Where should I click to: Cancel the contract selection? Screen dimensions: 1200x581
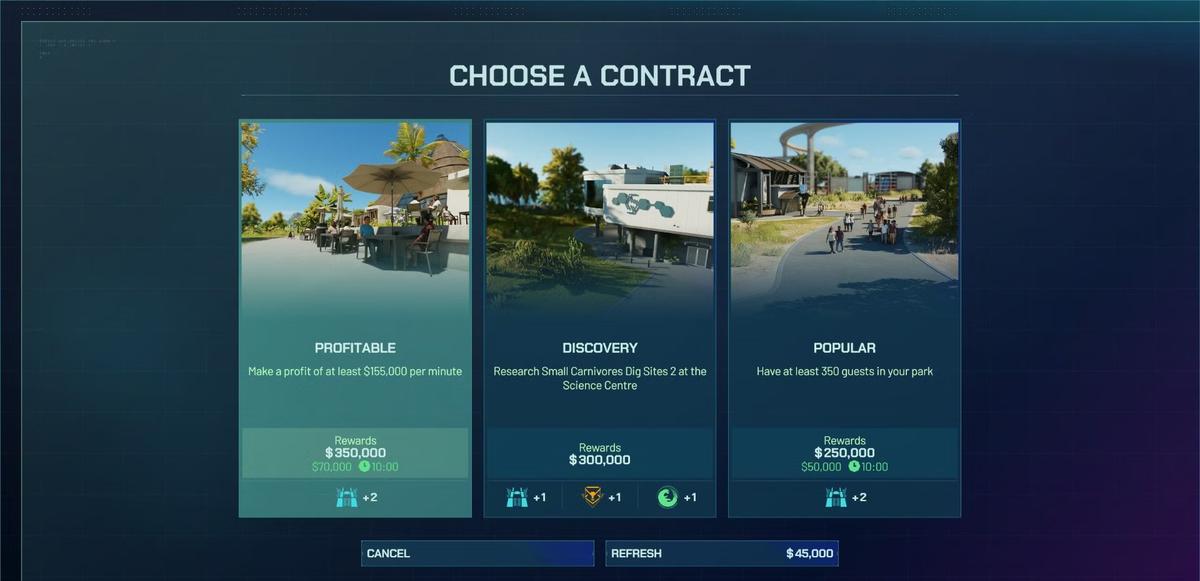coord(477,553)
